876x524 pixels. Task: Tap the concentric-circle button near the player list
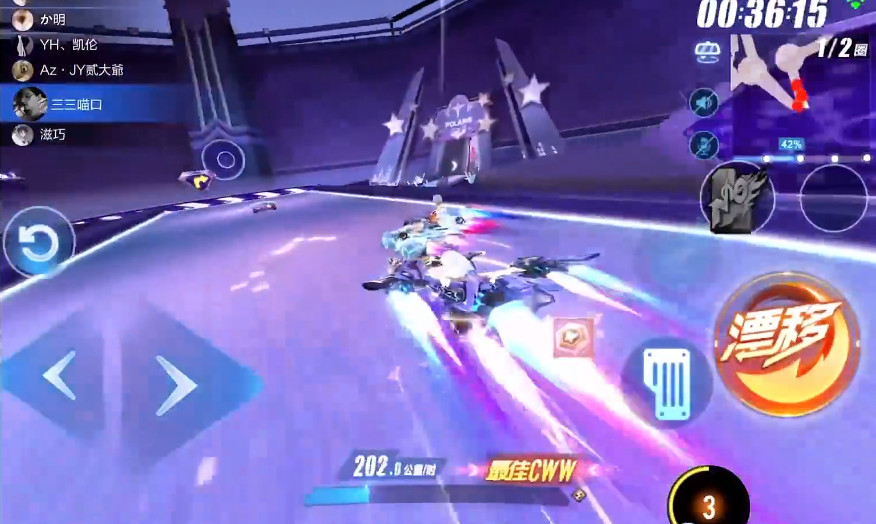(x=225, y=158)
